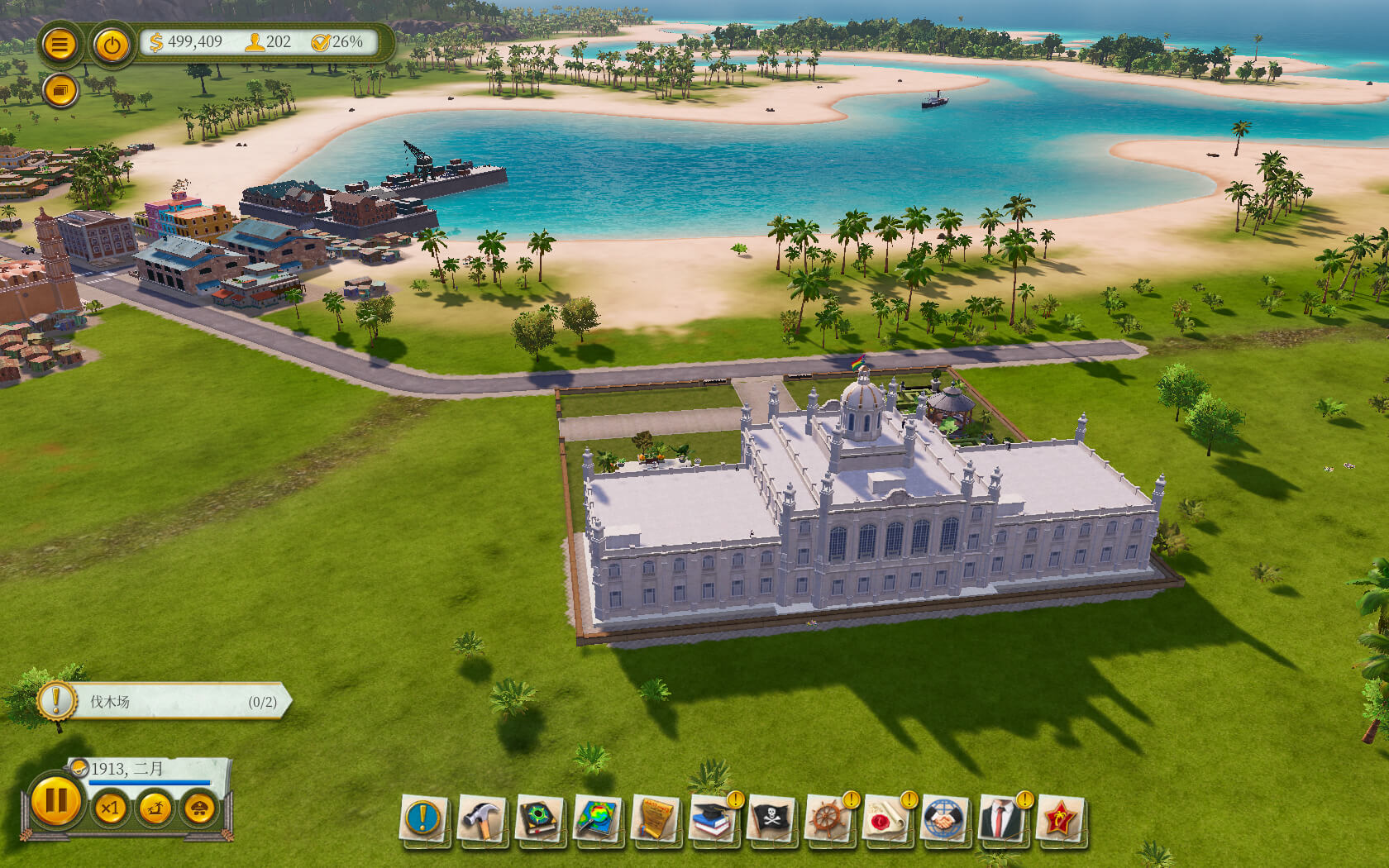1389x868 pixels.
Task: Click the general's cap and sunglasses button
Action: [x=199, y=808]
